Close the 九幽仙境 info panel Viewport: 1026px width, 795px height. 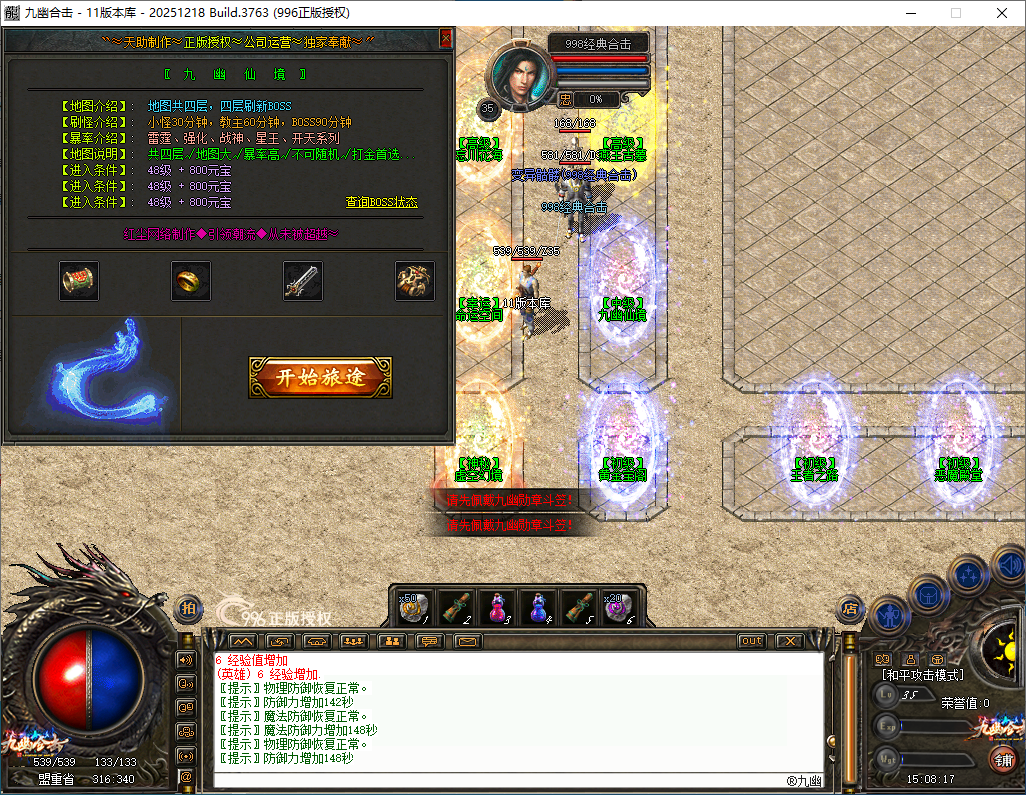(x=446, y=39)
